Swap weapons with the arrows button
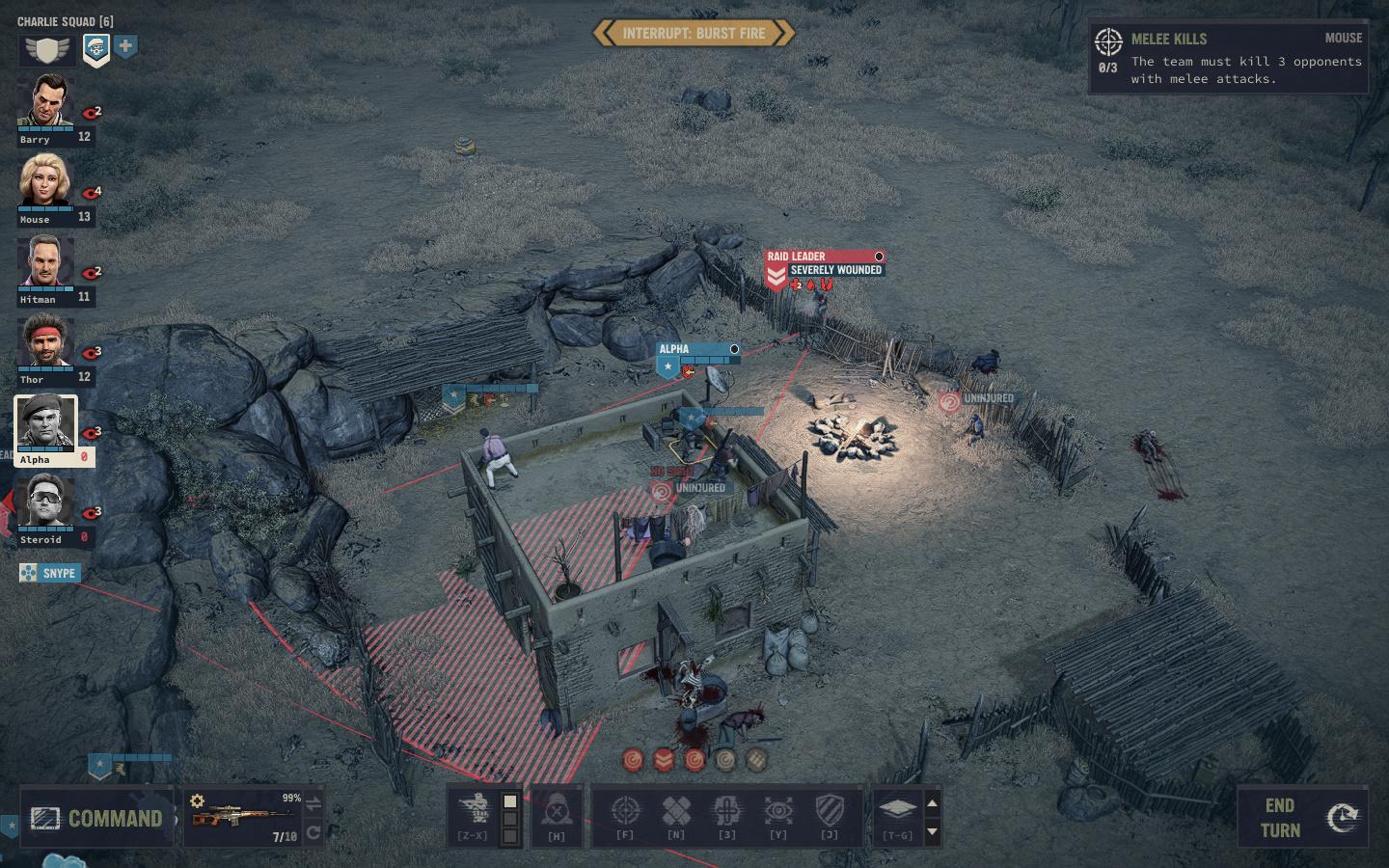The image size is (1389, 868). pyautogui.click(x=313, y=803)
